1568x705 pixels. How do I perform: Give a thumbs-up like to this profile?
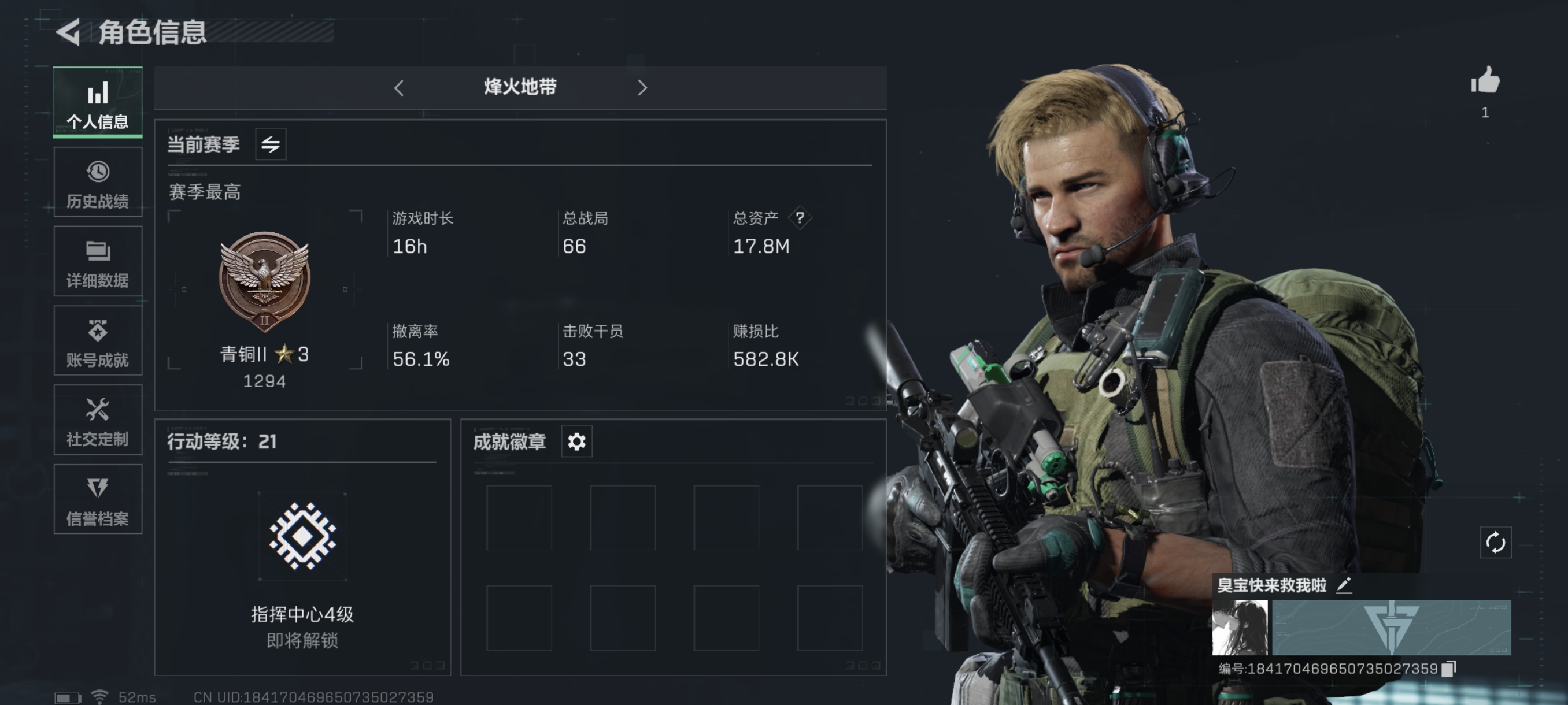[x=1485, y=81]
